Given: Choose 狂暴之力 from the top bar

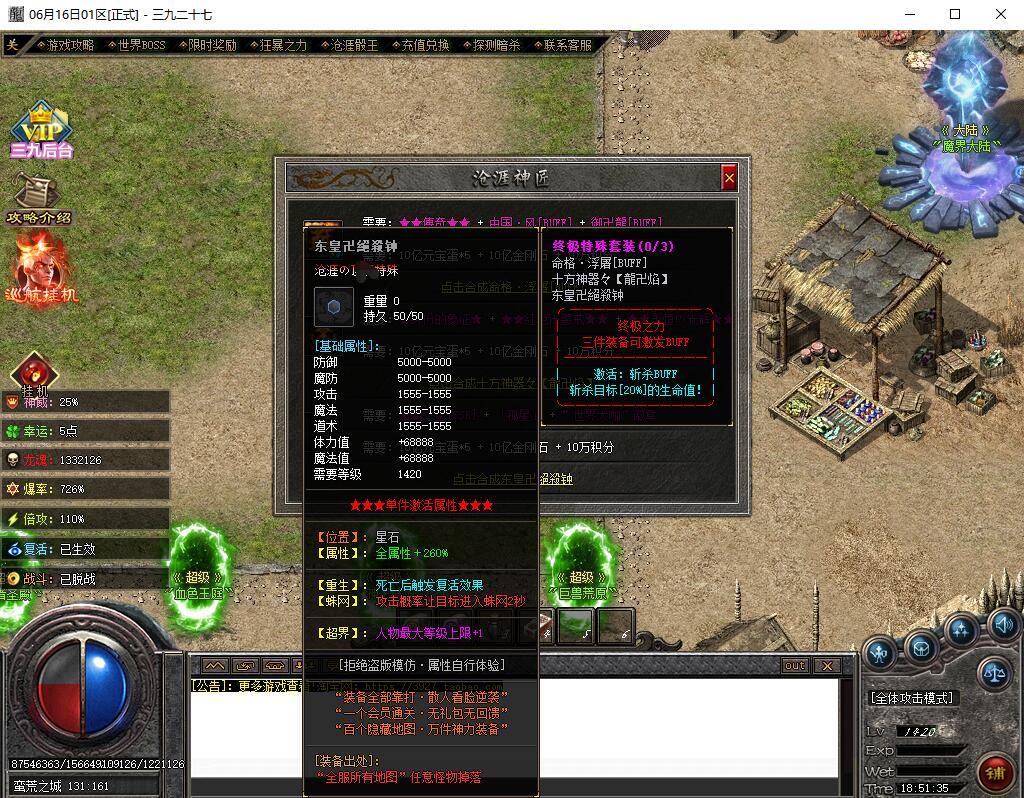Looking at the screenshot, I should [x=283, y=45].
